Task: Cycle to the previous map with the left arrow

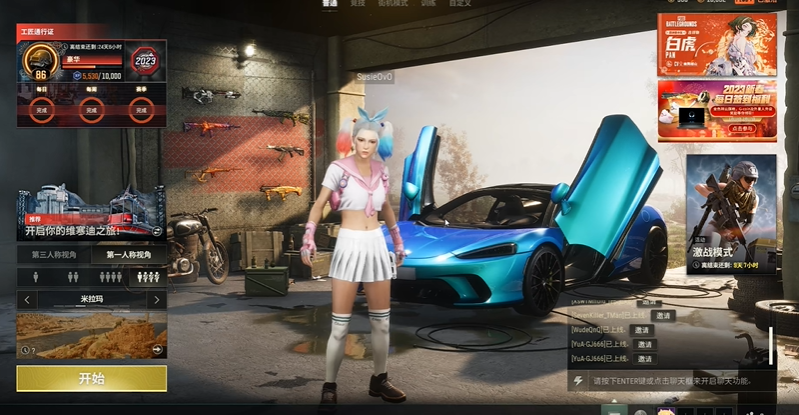Action: point(27,299)
